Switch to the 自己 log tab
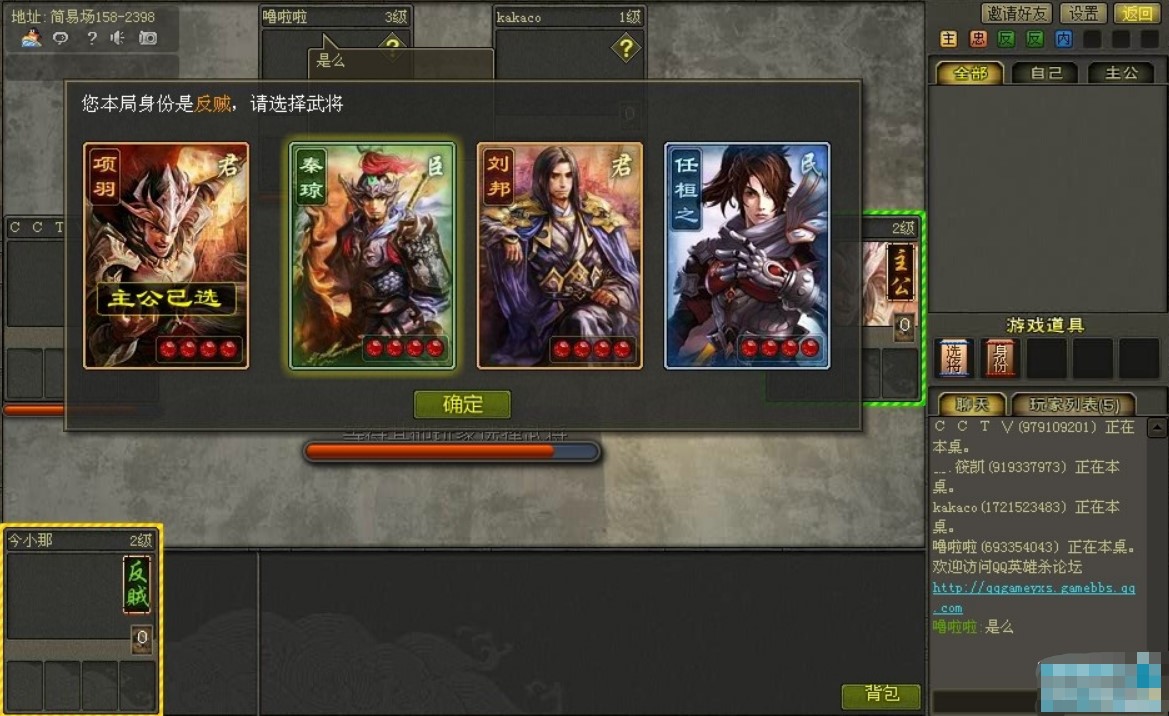1169x716 pixels. [x=1045, y=73]
